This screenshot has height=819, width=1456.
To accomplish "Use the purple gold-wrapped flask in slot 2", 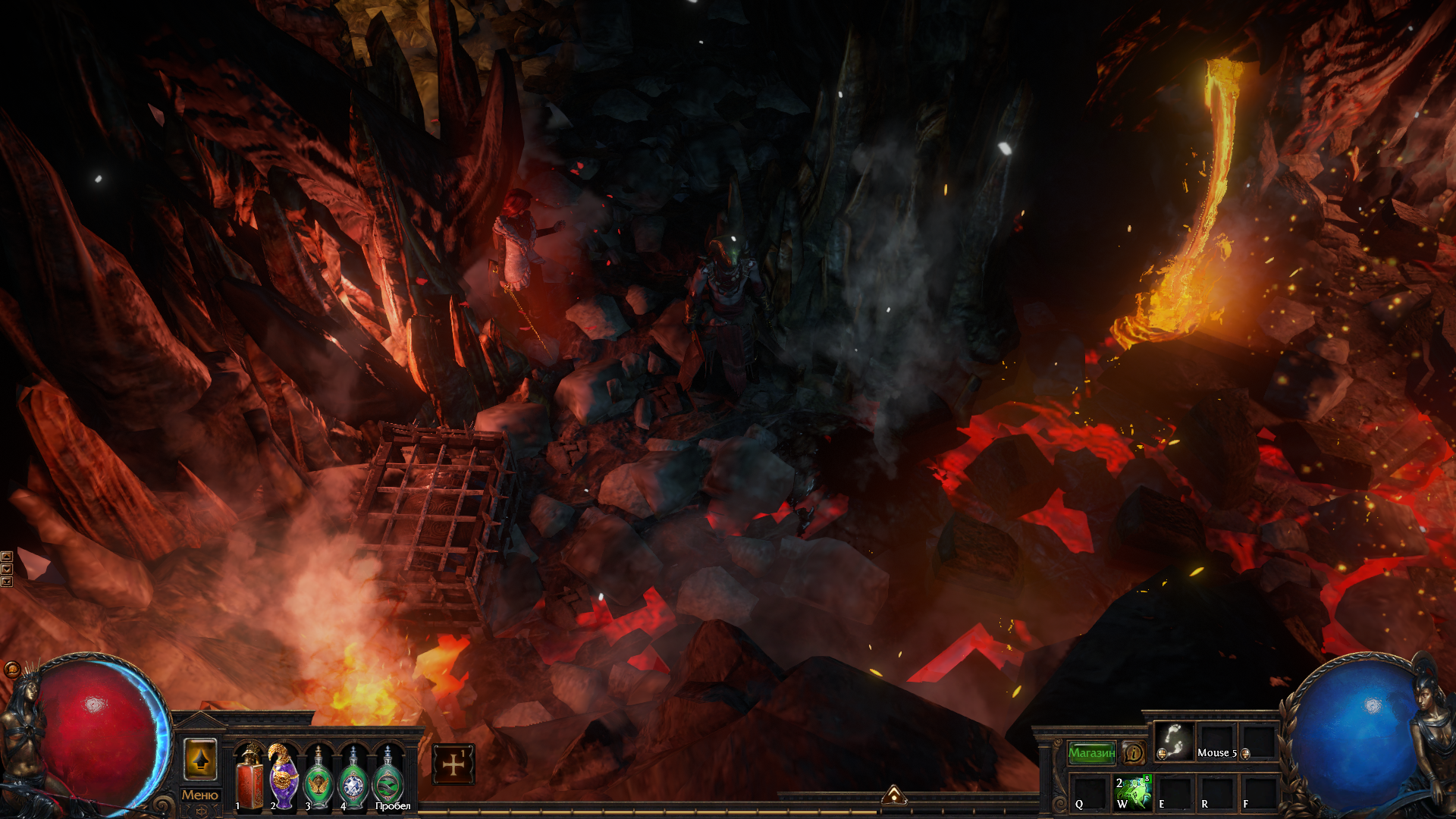I will (x=284, y=777).
